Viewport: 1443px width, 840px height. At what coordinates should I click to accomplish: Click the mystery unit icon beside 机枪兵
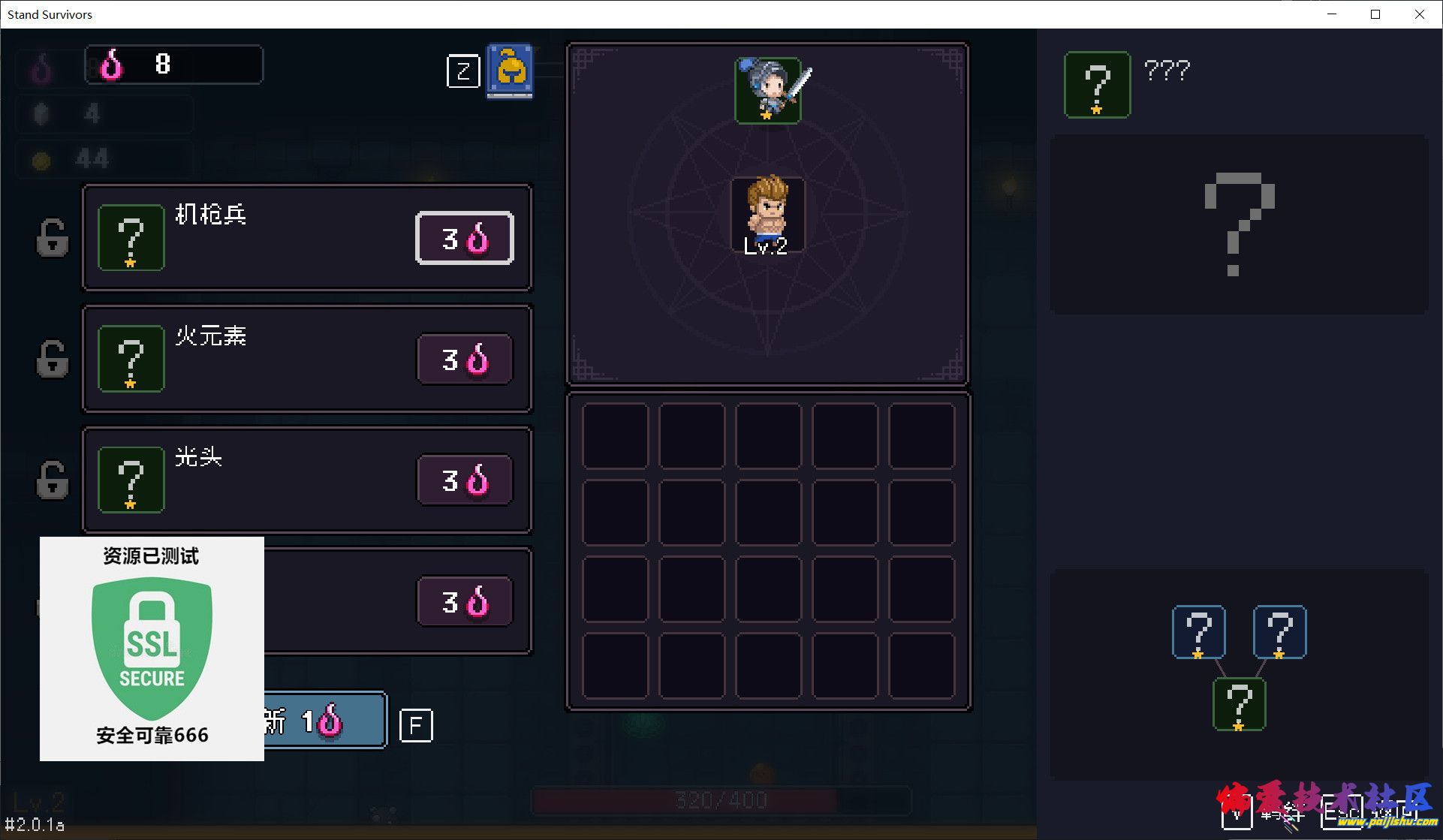click(x=131, y=238)
